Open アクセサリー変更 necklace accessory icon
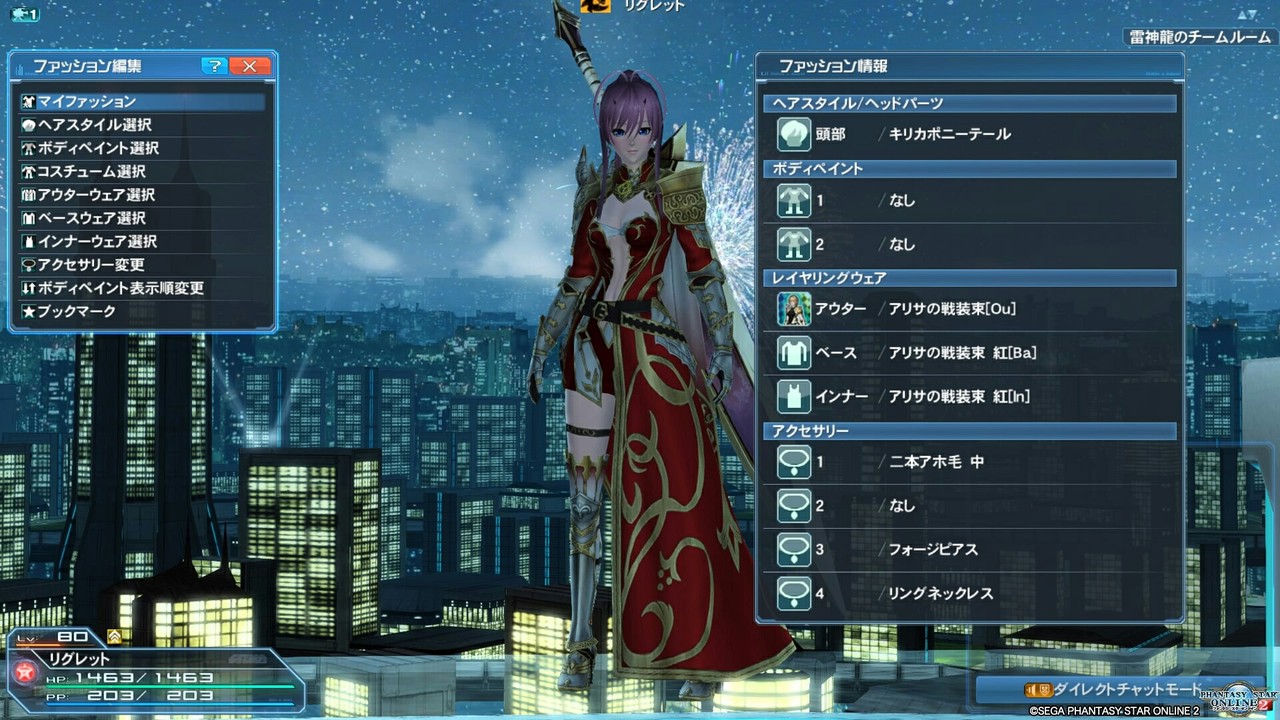 (x=30, y=264)
